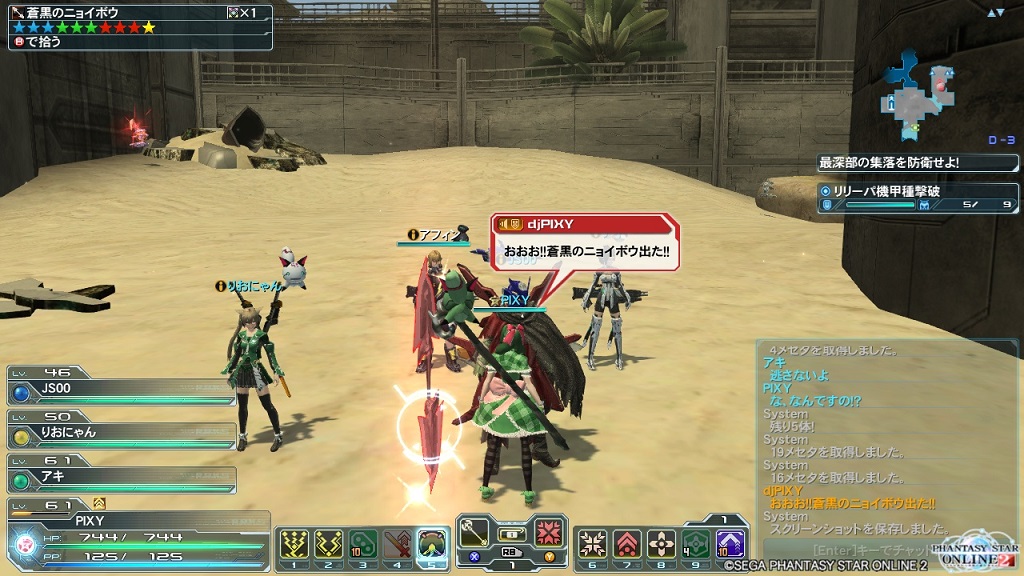Activate the skill in hotbar slot 2
The height and width of the screenshot is (576, 1024).
pos(330,544)
